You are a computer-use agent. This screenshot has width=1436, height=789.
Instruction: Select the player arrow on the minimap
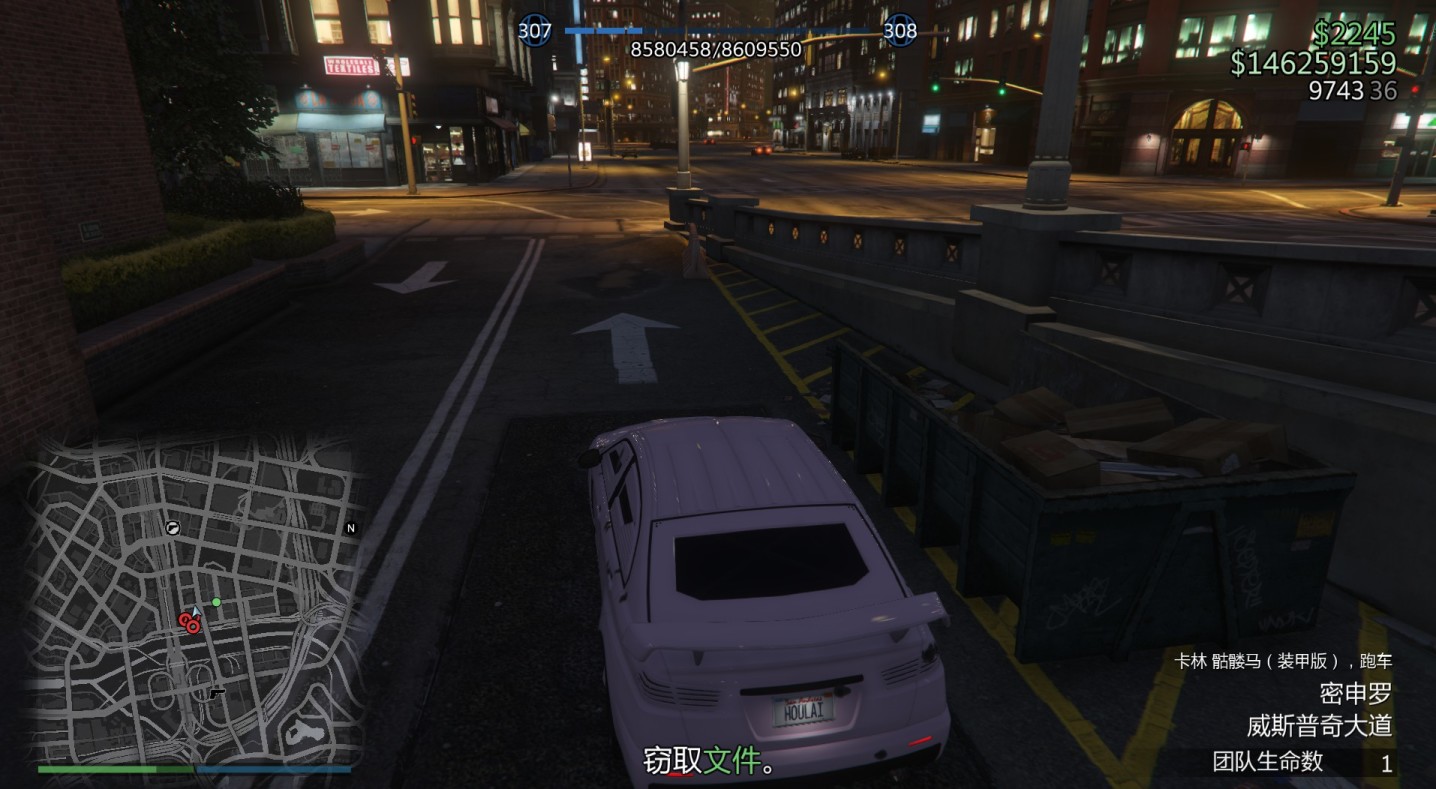pos(197,610)
